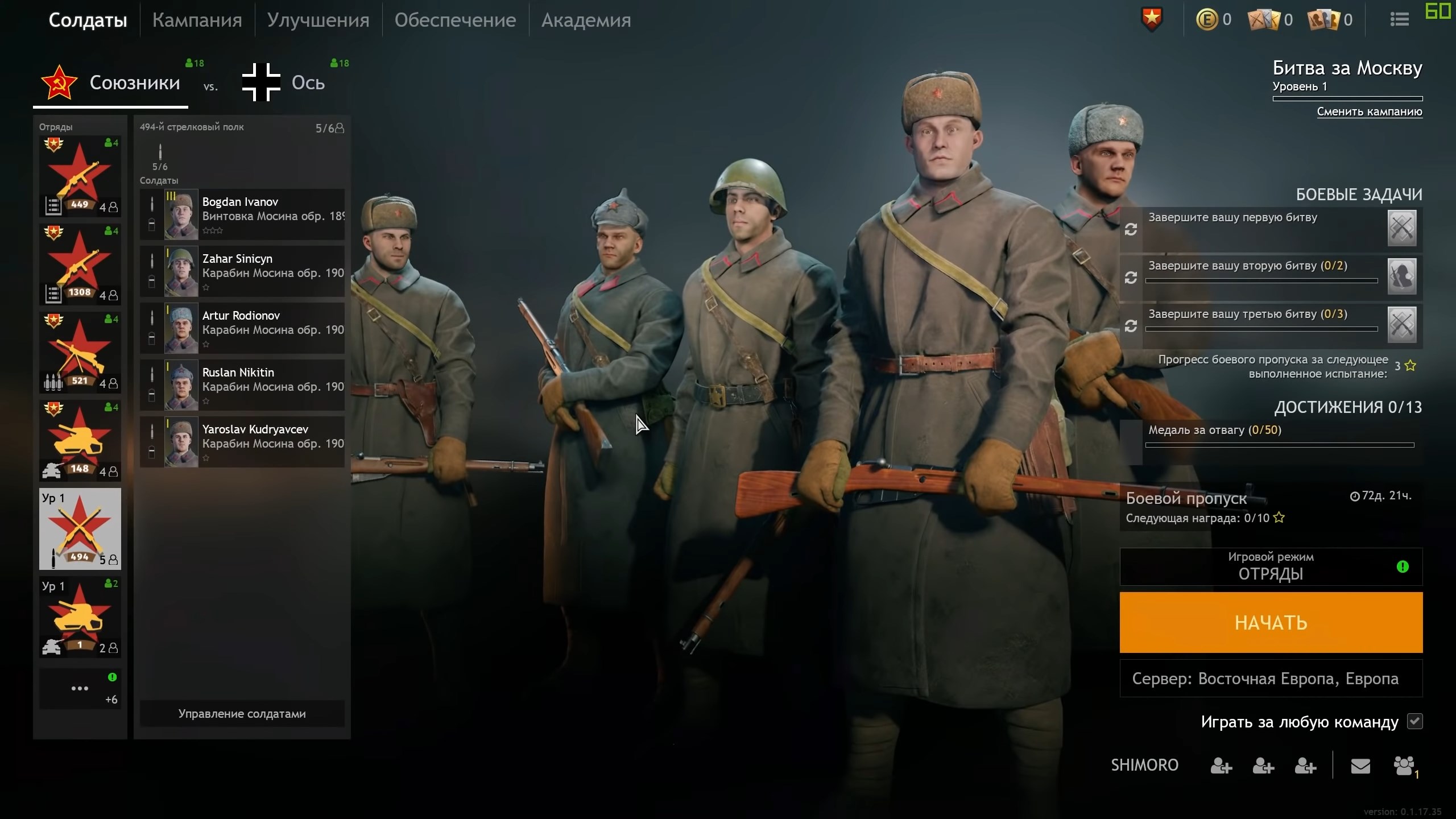Click the refresh toggle on первую битву task
This screenshot has height=819, width=1456.
click(x=1132, y=229)
